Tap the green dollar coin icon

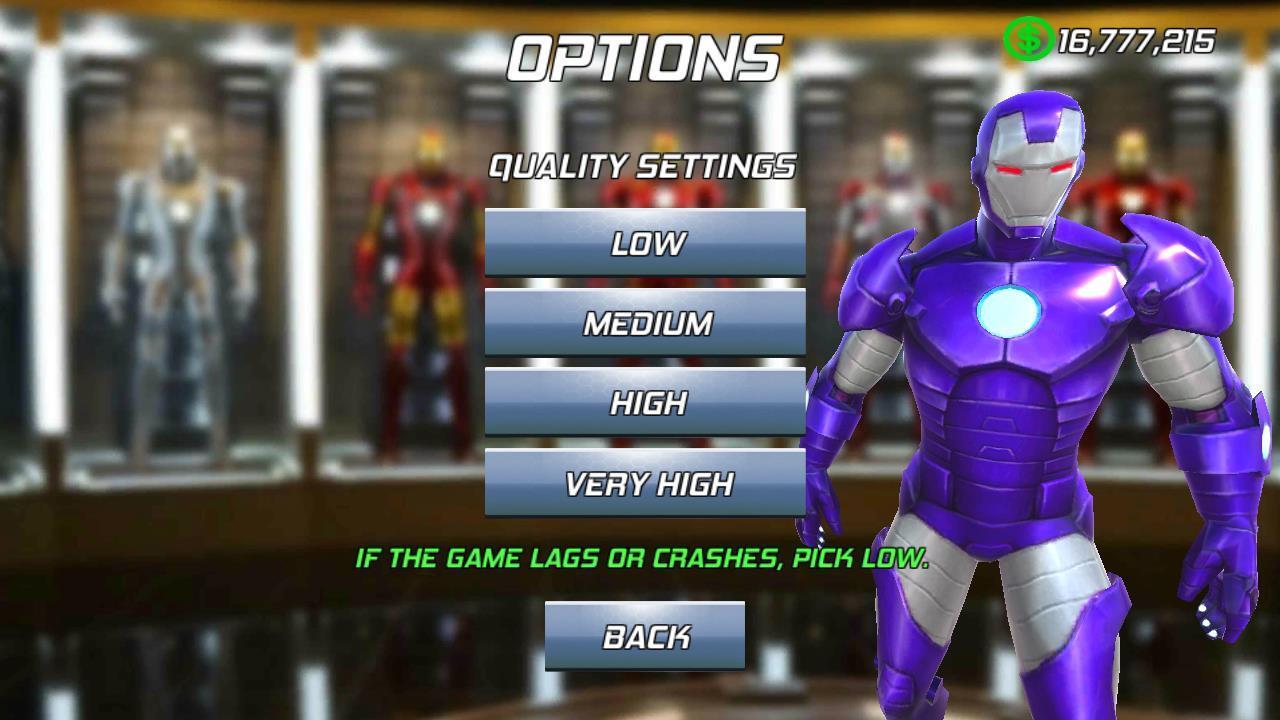1027,40
